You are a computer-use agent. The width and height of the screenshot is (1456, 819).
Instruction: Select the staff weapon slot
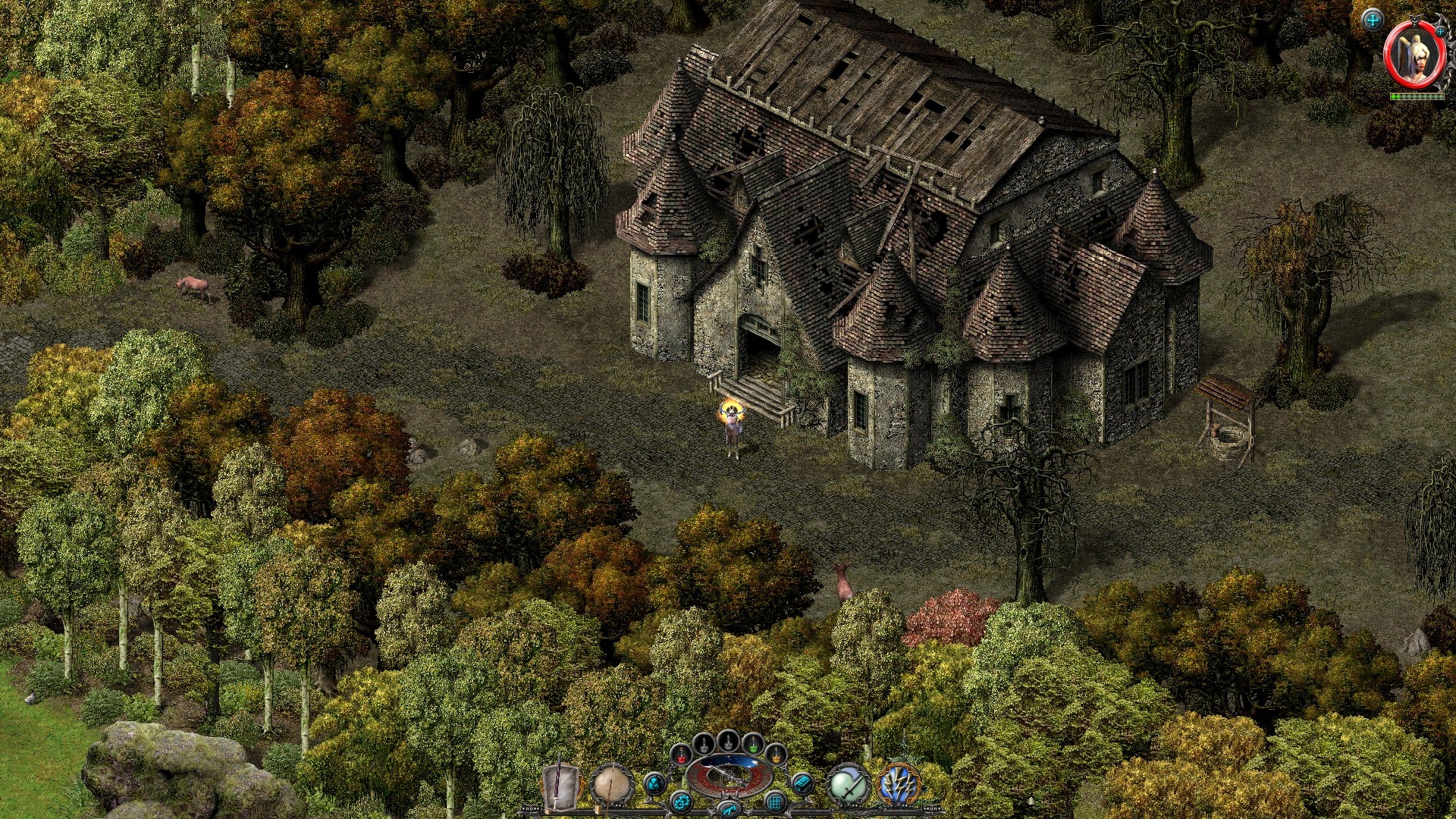click(x=612, y=784)
